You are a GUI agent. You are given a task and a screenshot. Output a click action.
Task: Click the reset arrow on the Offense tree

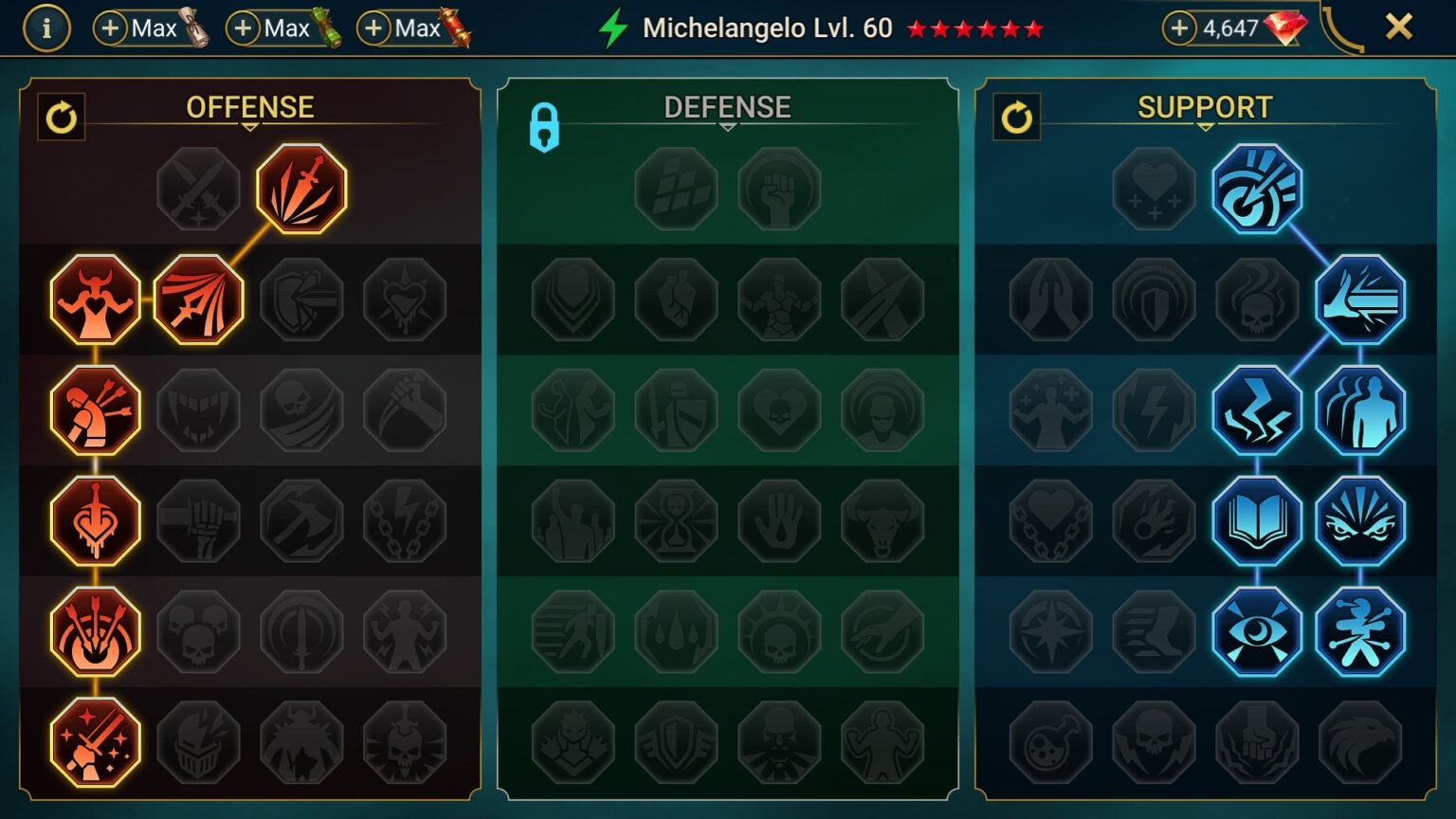tap(62, 118)
